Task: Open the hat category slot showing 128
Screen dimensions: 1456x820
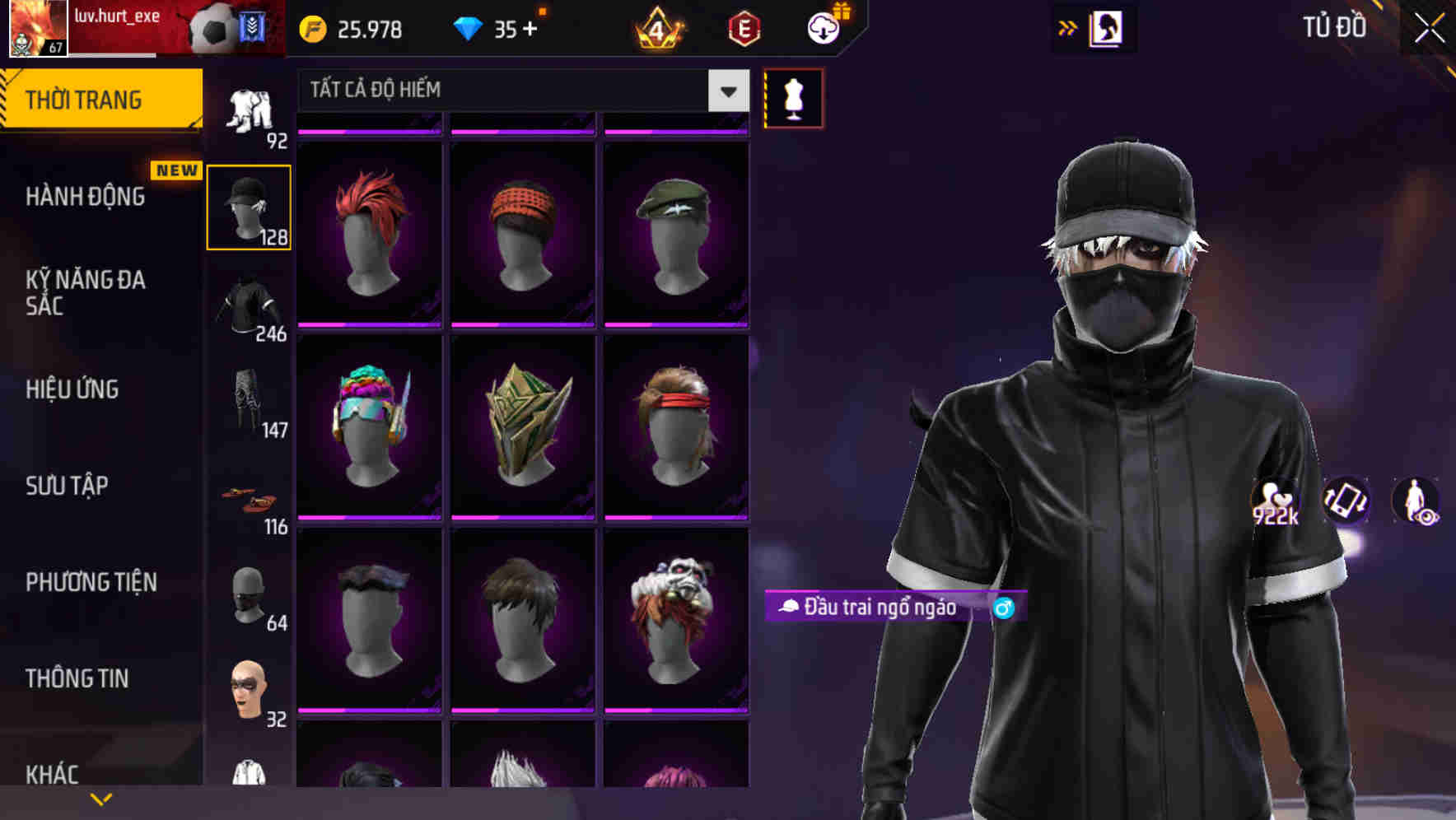Action: click(249, 206)
